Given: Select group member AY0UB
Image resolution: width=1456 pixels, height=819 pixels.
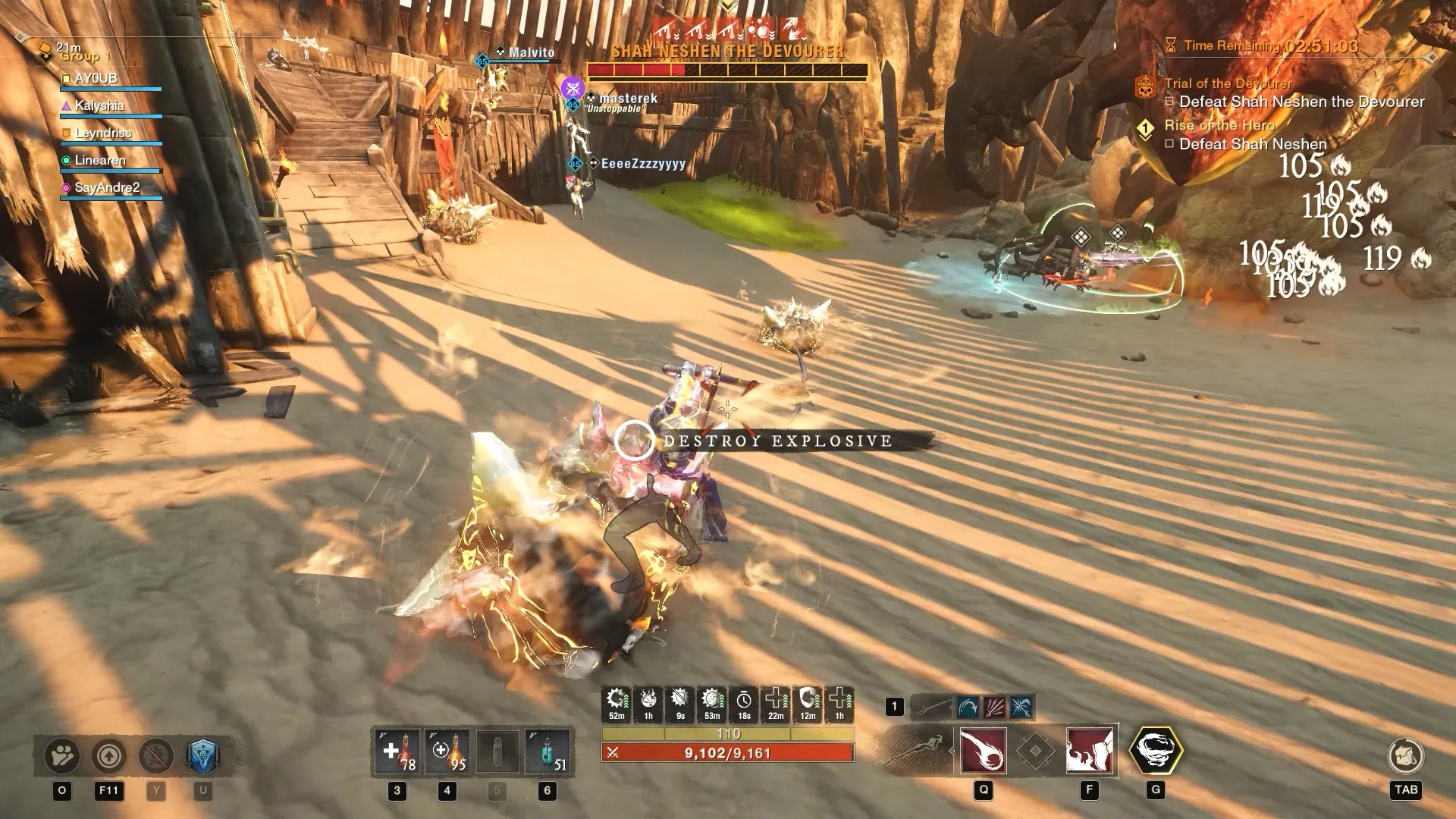Looking at the screenshot, I should tap(96, 78).
